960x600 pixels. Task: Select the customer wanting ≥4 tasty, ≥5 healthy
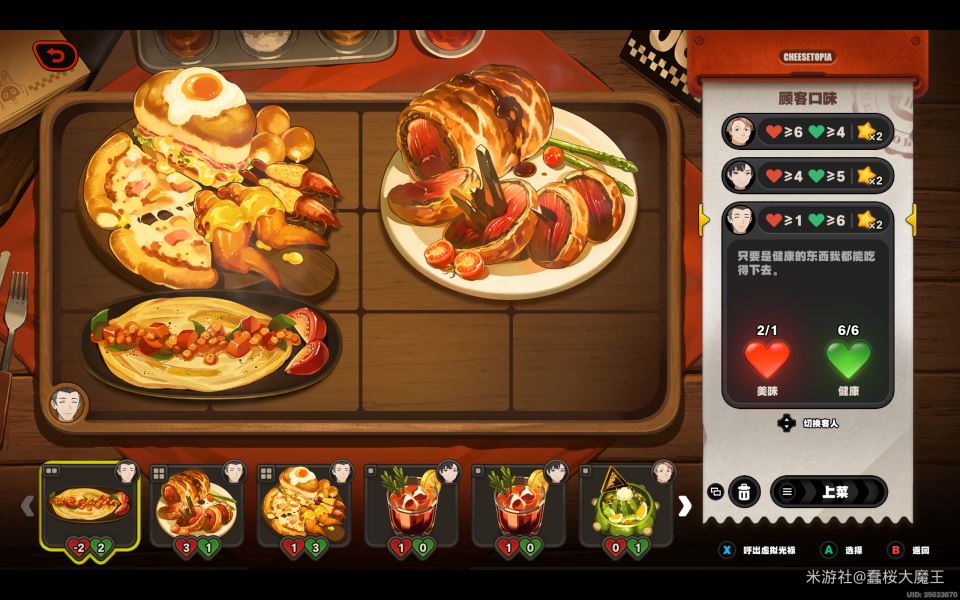[807, 176]
